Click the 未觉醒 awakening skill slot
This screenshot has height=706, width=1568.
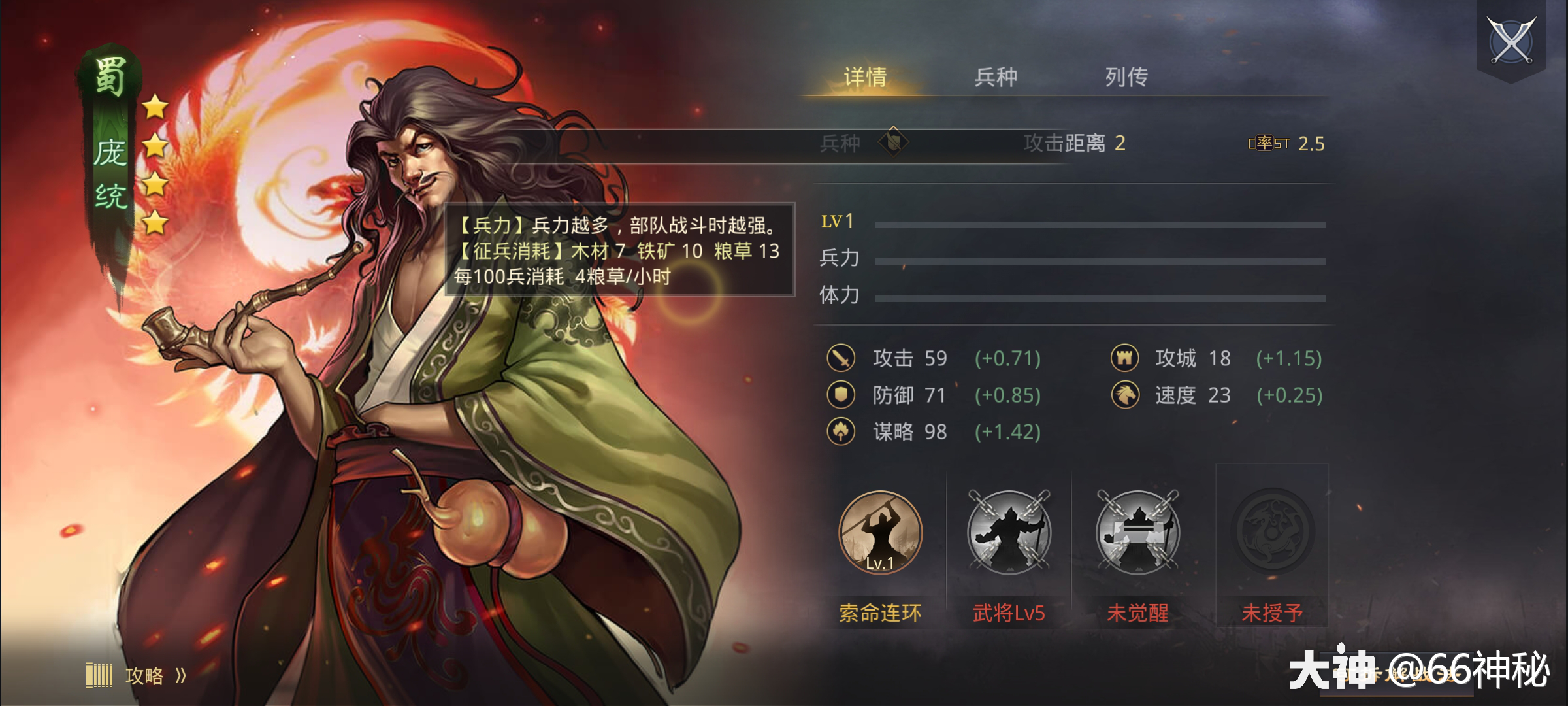pyautogui.click(x=1138, y=533)
